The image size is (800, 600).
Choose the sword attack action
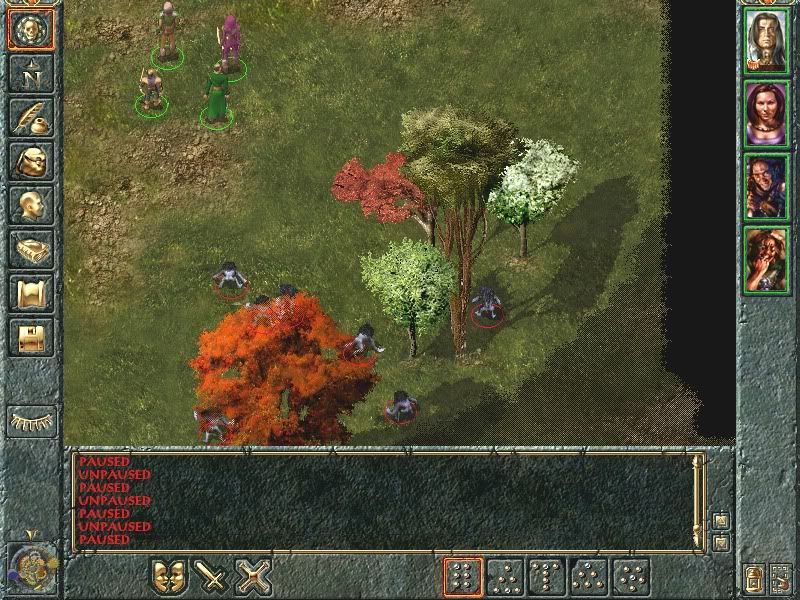(x=211, y=577)
